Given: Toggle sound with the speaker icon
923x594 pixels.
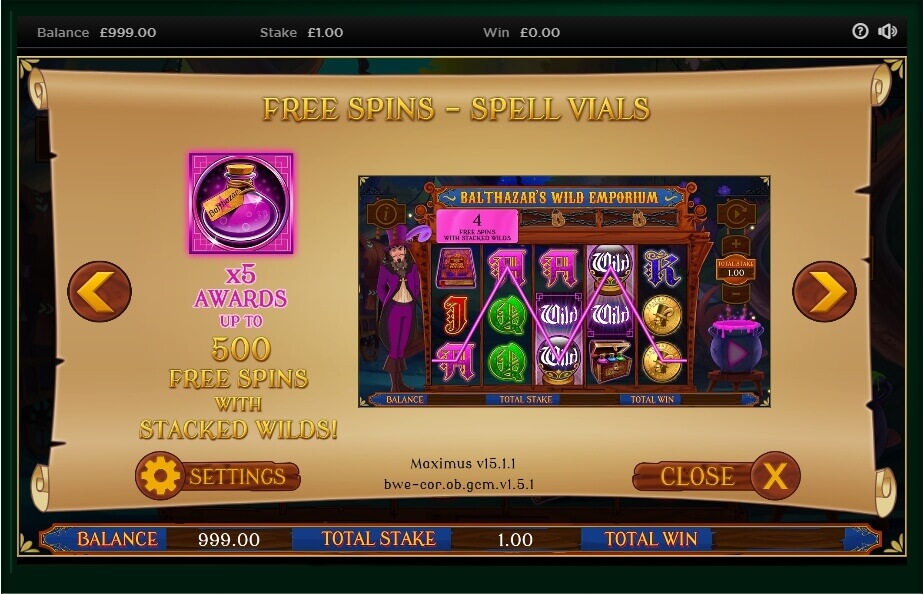Looking at the screenshot, I should coord(887,31).
